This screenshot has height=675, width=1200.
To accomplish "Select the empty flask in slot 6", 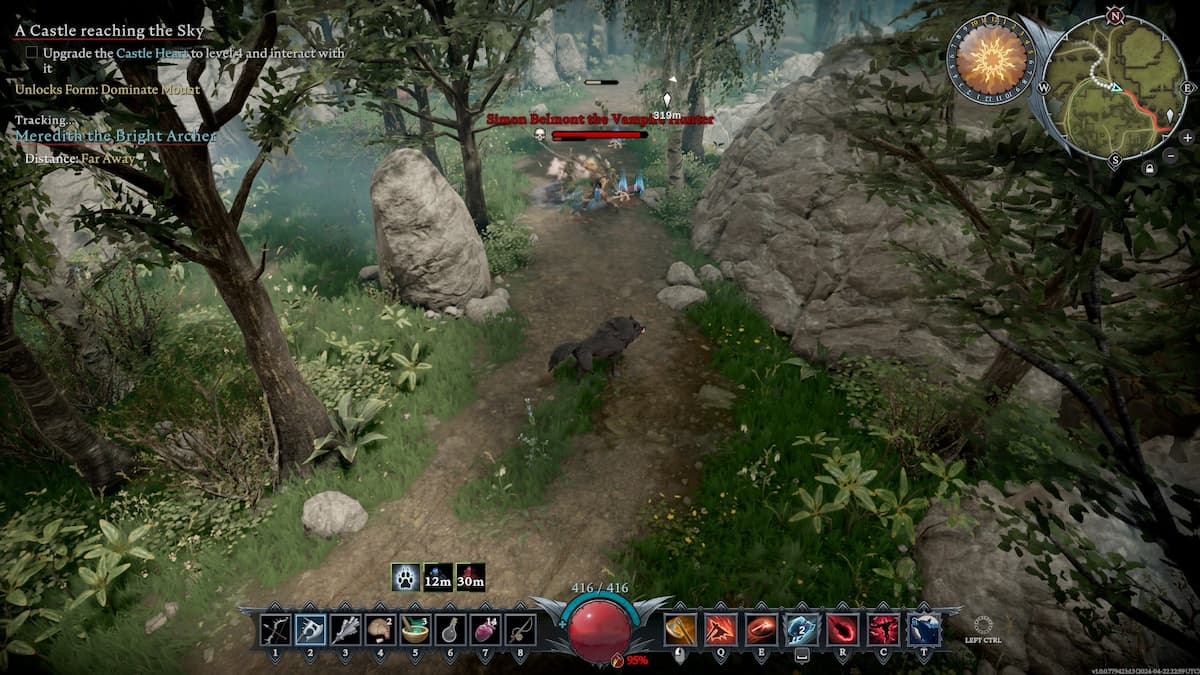I will [x=450, y=629].
